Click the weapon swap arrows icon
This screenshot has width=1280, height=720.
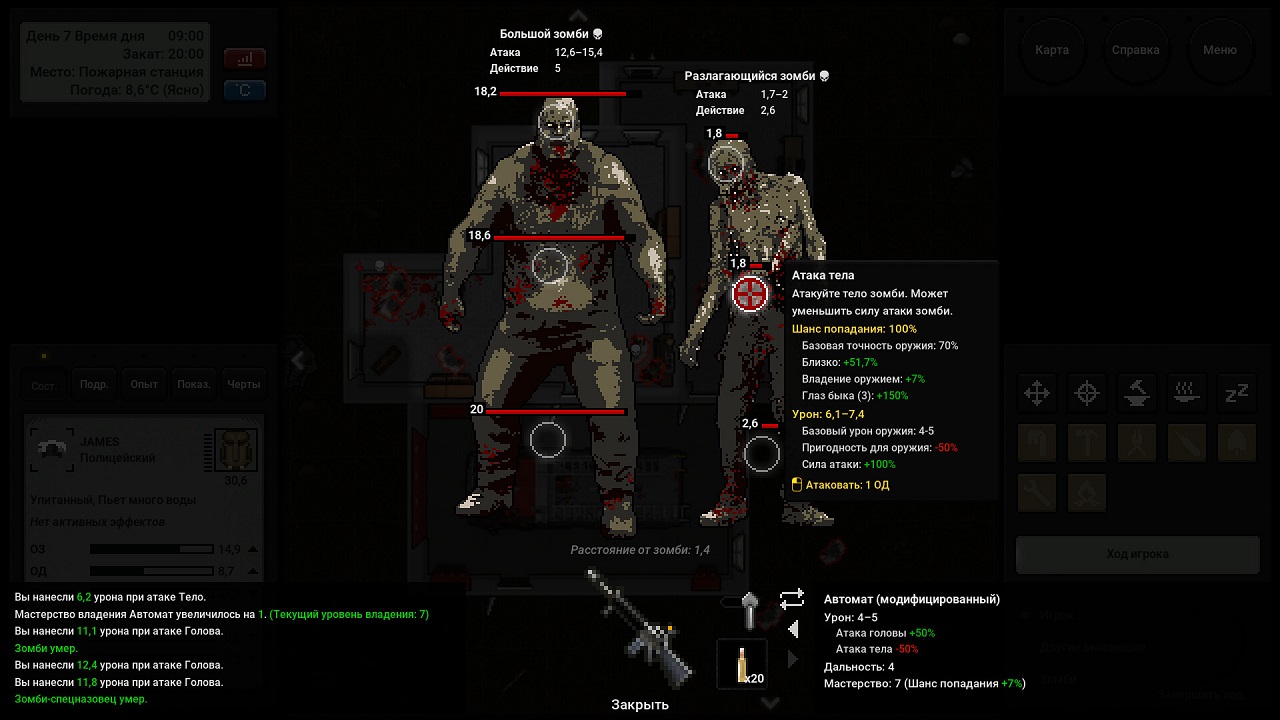coord(793,597)
